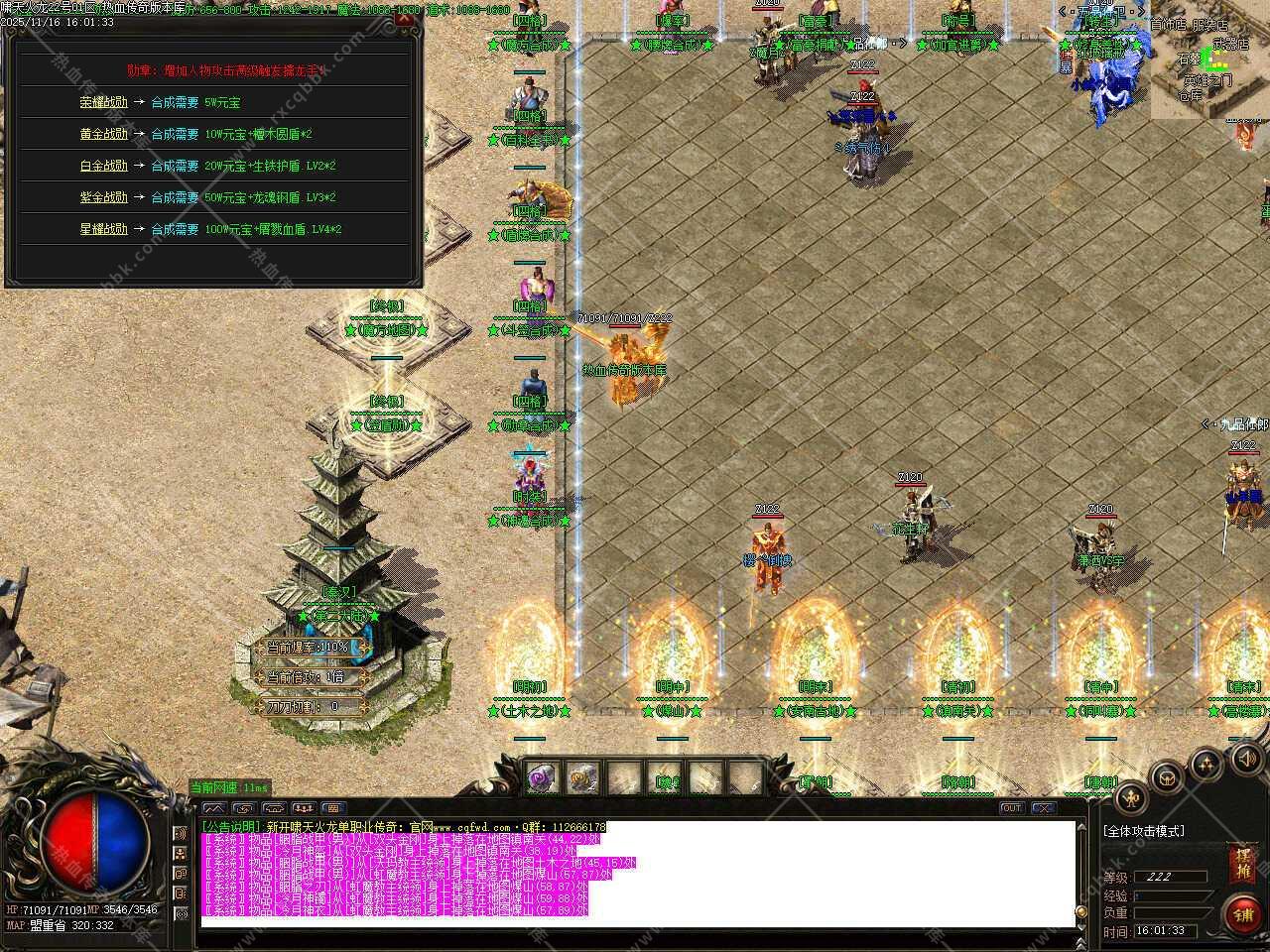Close the chat window with the X button
1270x952 pixels.
1043,808
